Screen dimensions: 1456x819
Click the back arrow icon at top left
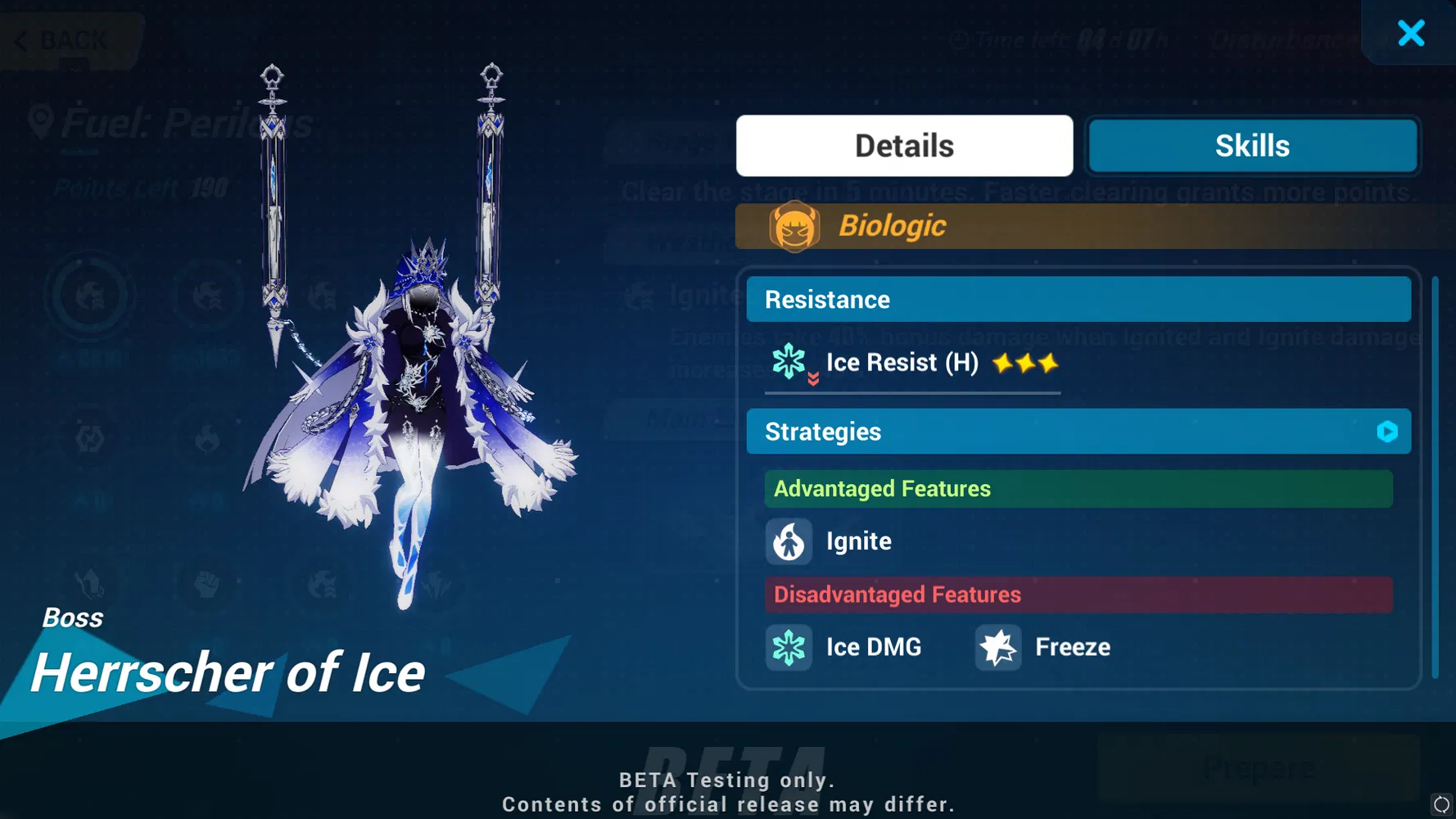click(x=21, y=39)
